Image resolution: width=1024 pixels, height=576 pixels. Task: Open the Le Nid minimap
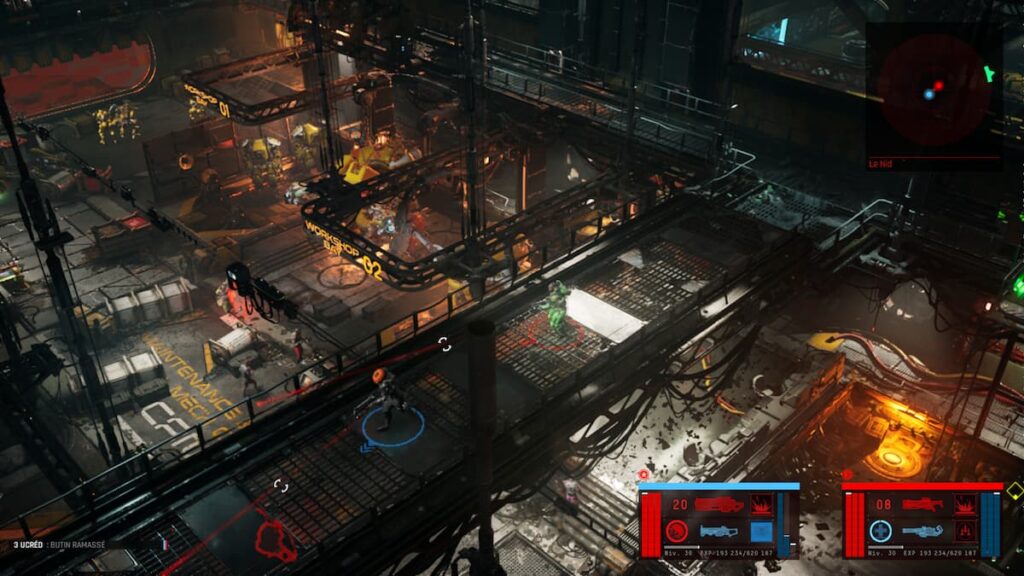click(x=933, y=90)
